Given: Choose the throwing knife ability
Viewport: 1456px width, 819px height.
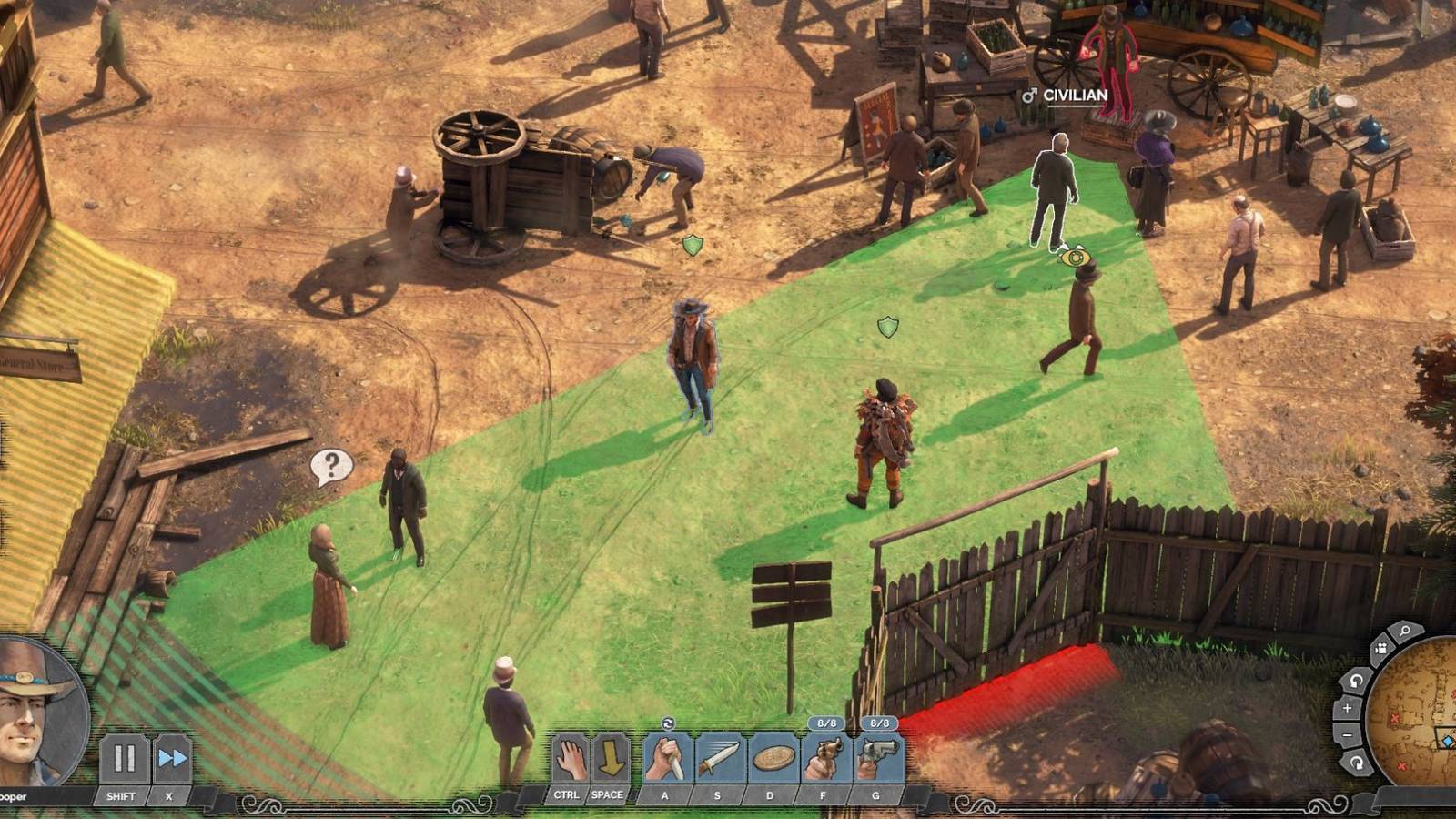Looking at the screenshot, I should click(719, 759).
